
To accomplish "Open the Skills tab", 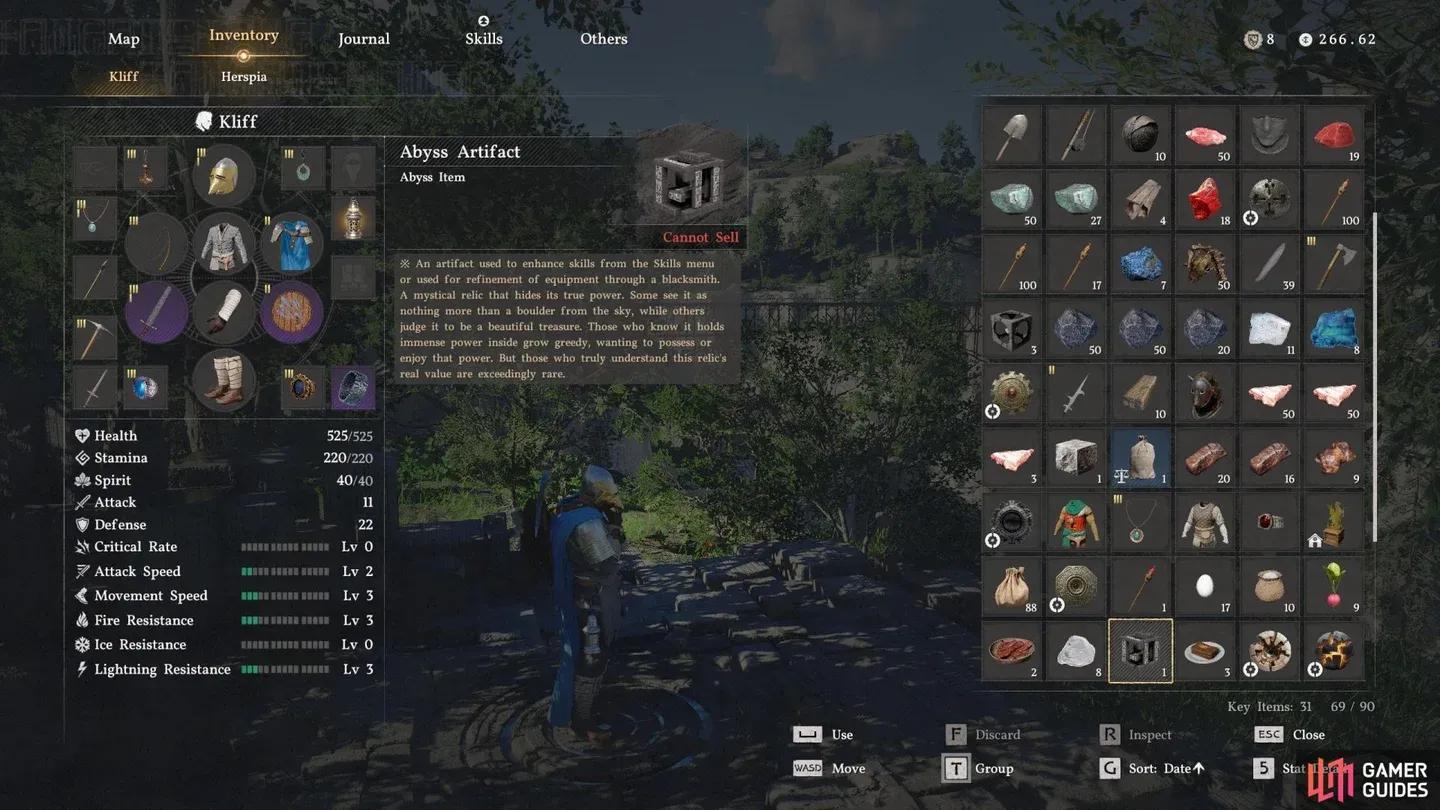I will (484, 39).
